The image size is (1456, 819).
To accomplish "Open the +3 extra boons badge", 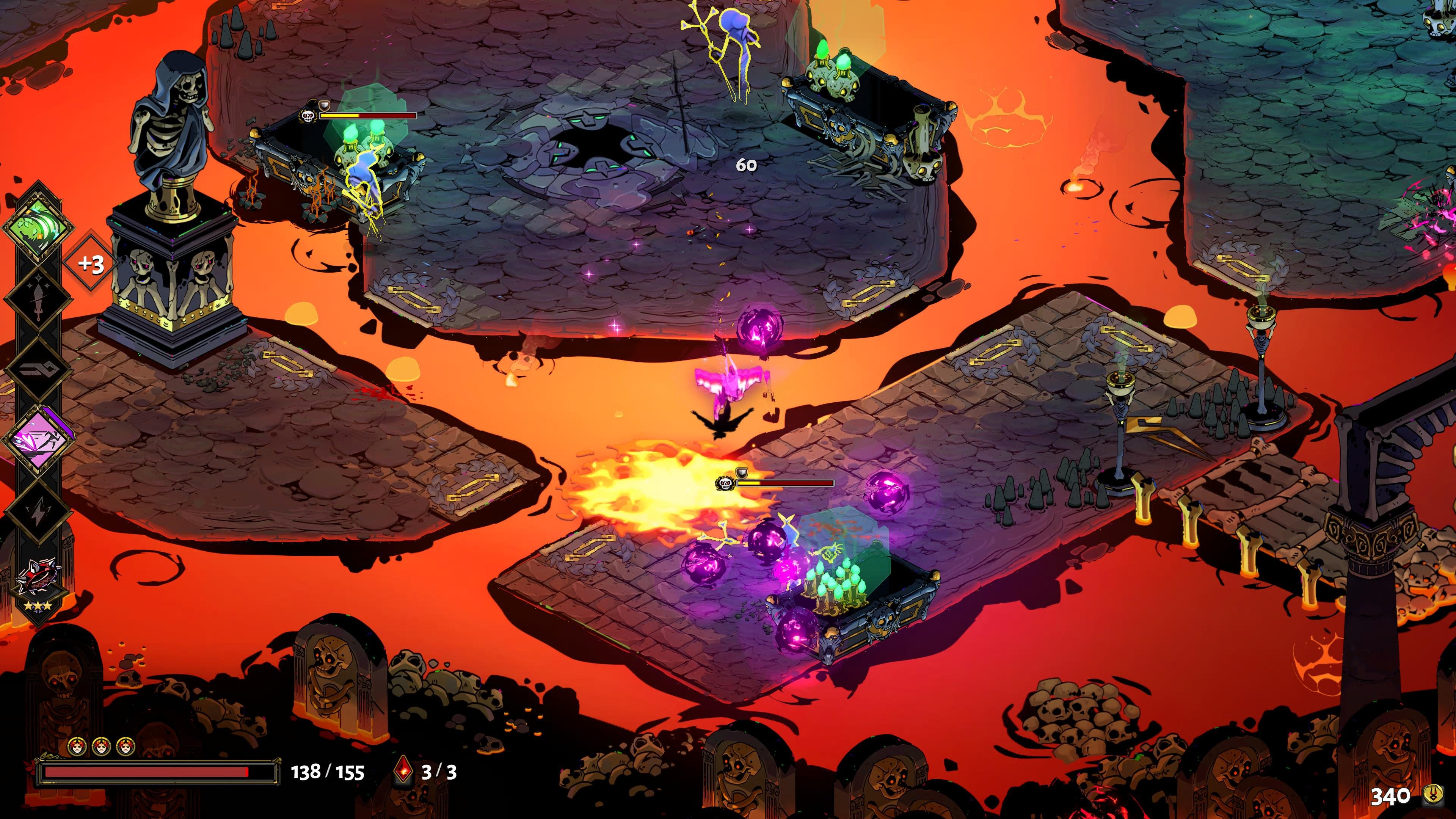I will 91,264.
